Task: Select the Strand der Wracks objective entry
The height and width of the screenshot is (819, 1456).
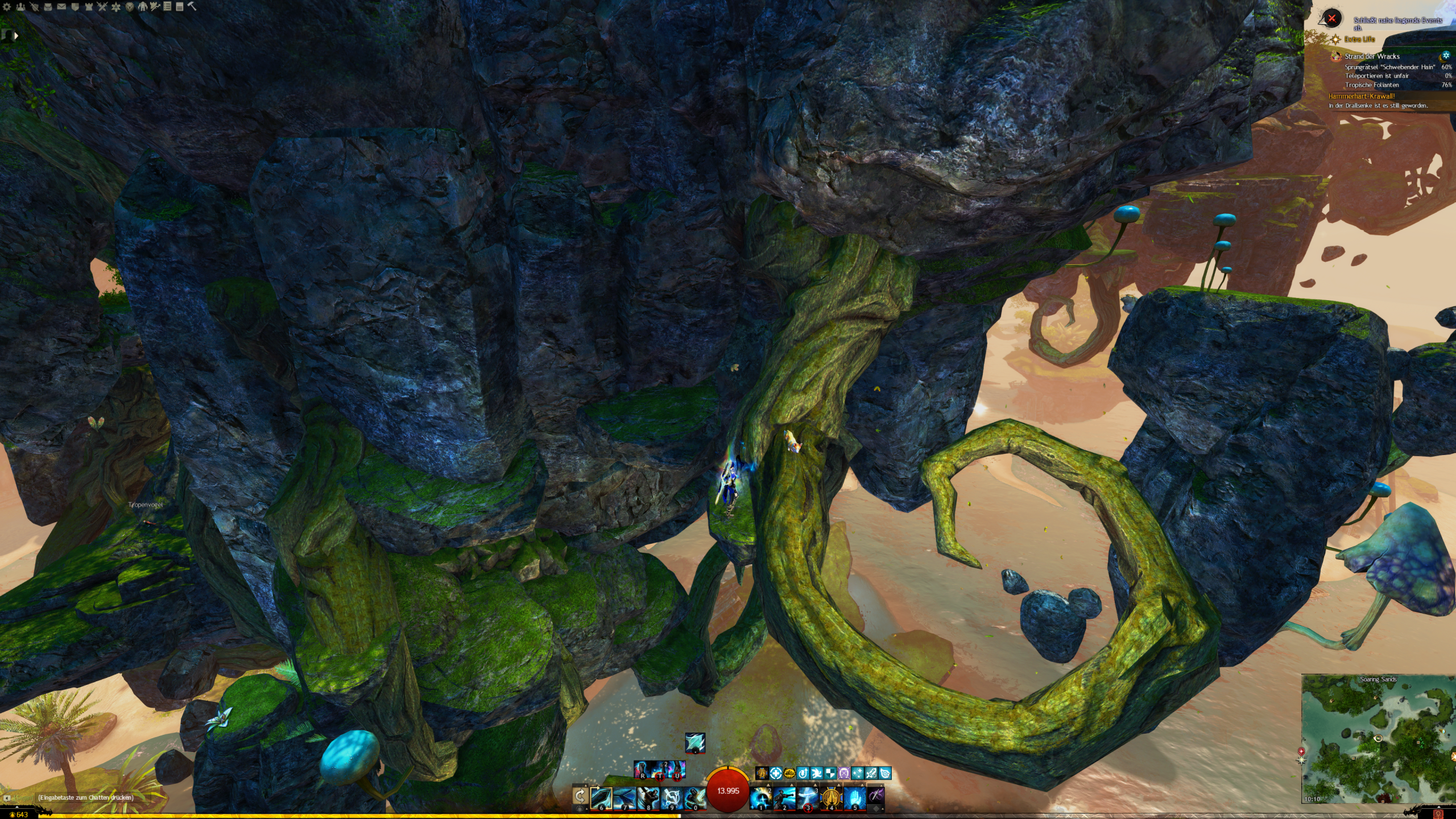Action: (x=1372, y=56)
